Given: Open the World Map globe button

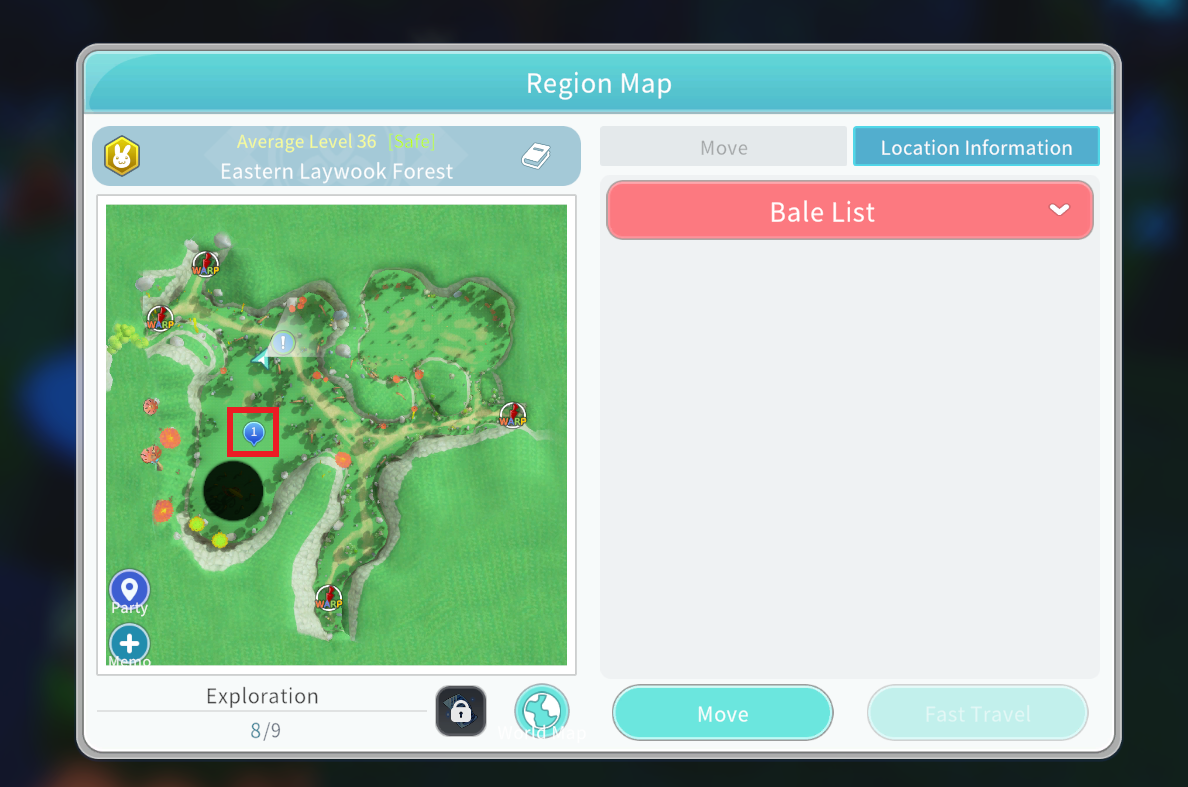Looking at the screenshot, I should [x=541, y=711].
